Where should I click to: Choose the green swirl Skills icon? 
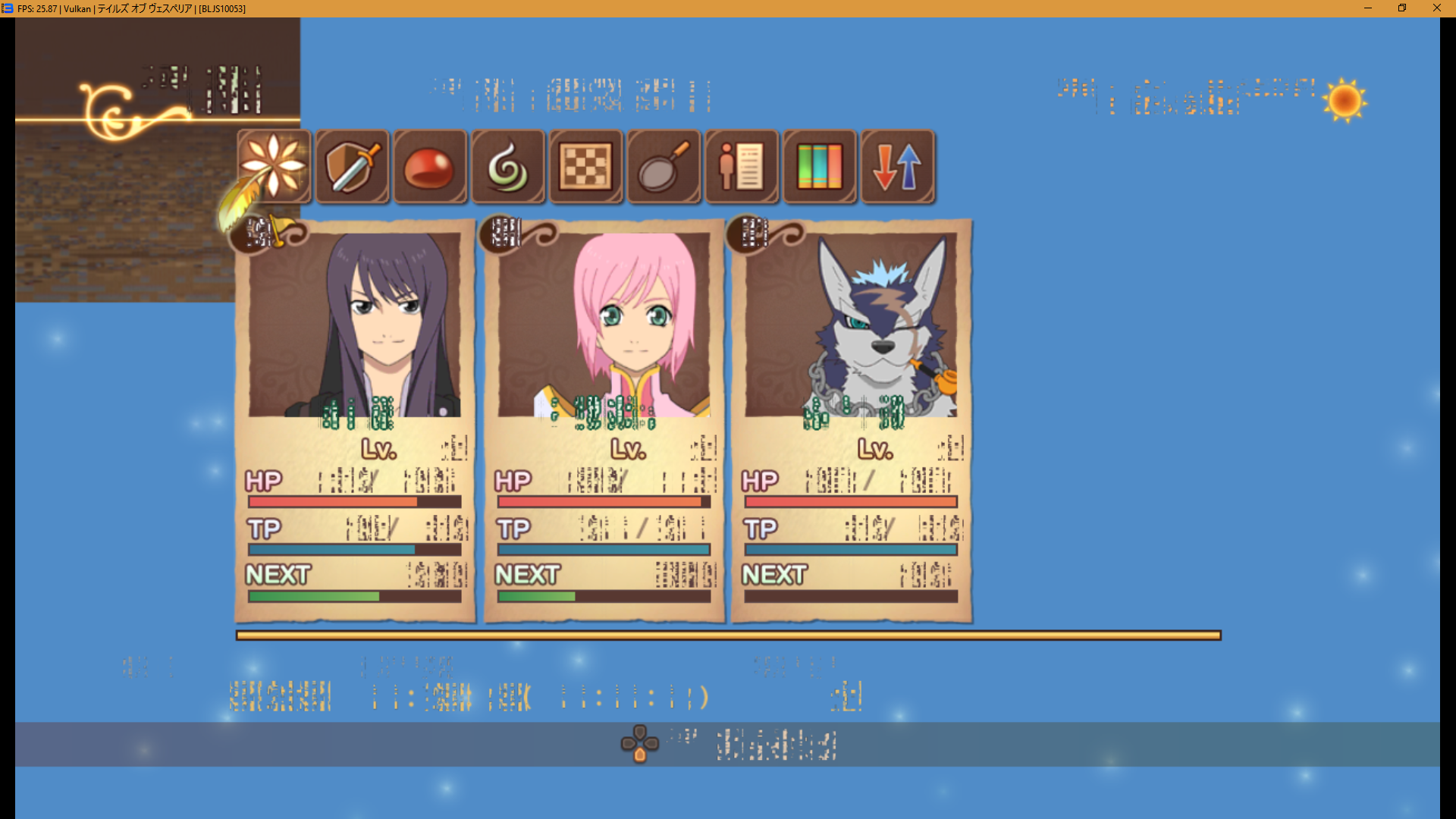point(508,166)
